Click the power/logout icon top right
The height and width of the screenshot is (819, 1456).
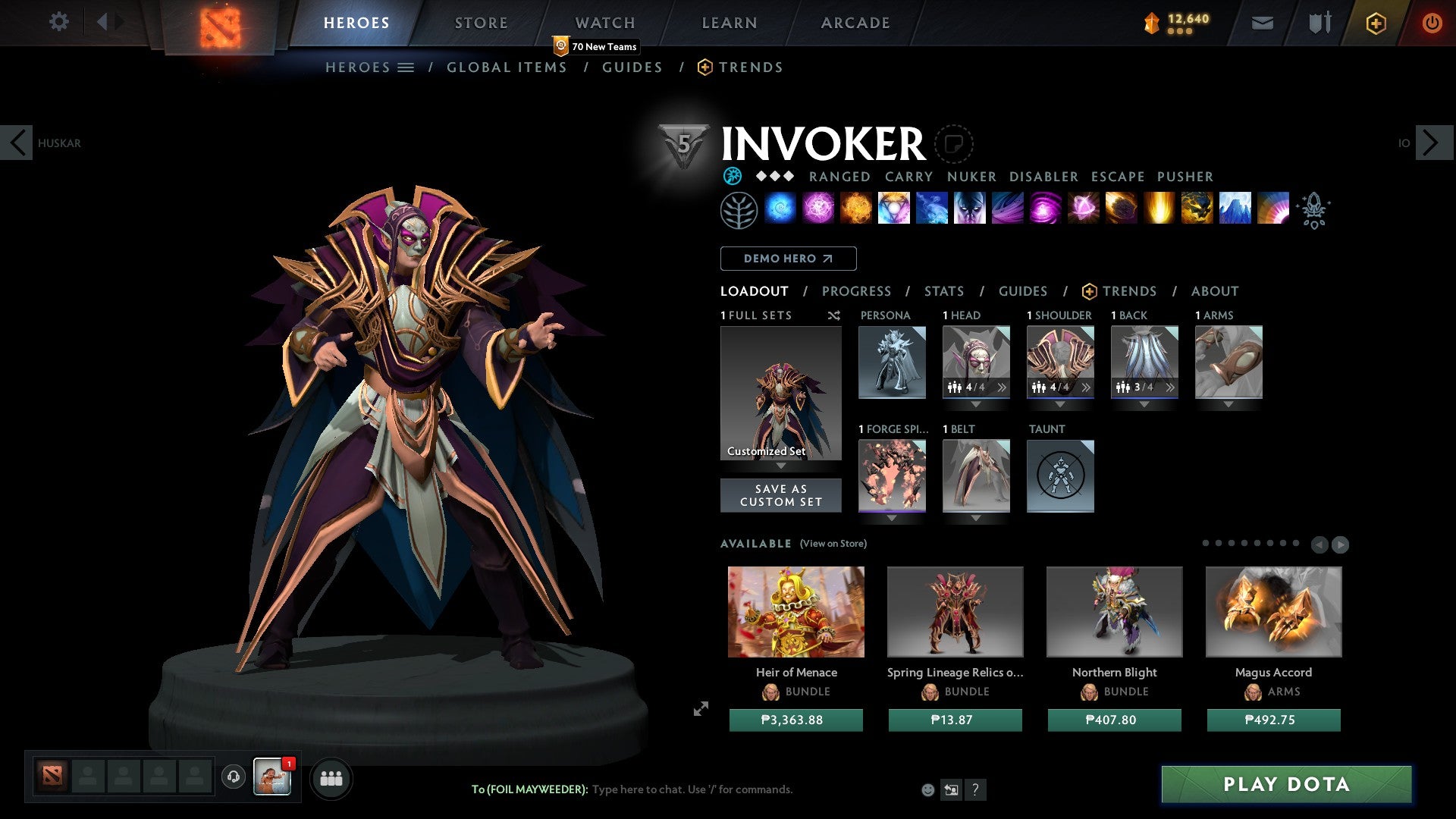1432,23
